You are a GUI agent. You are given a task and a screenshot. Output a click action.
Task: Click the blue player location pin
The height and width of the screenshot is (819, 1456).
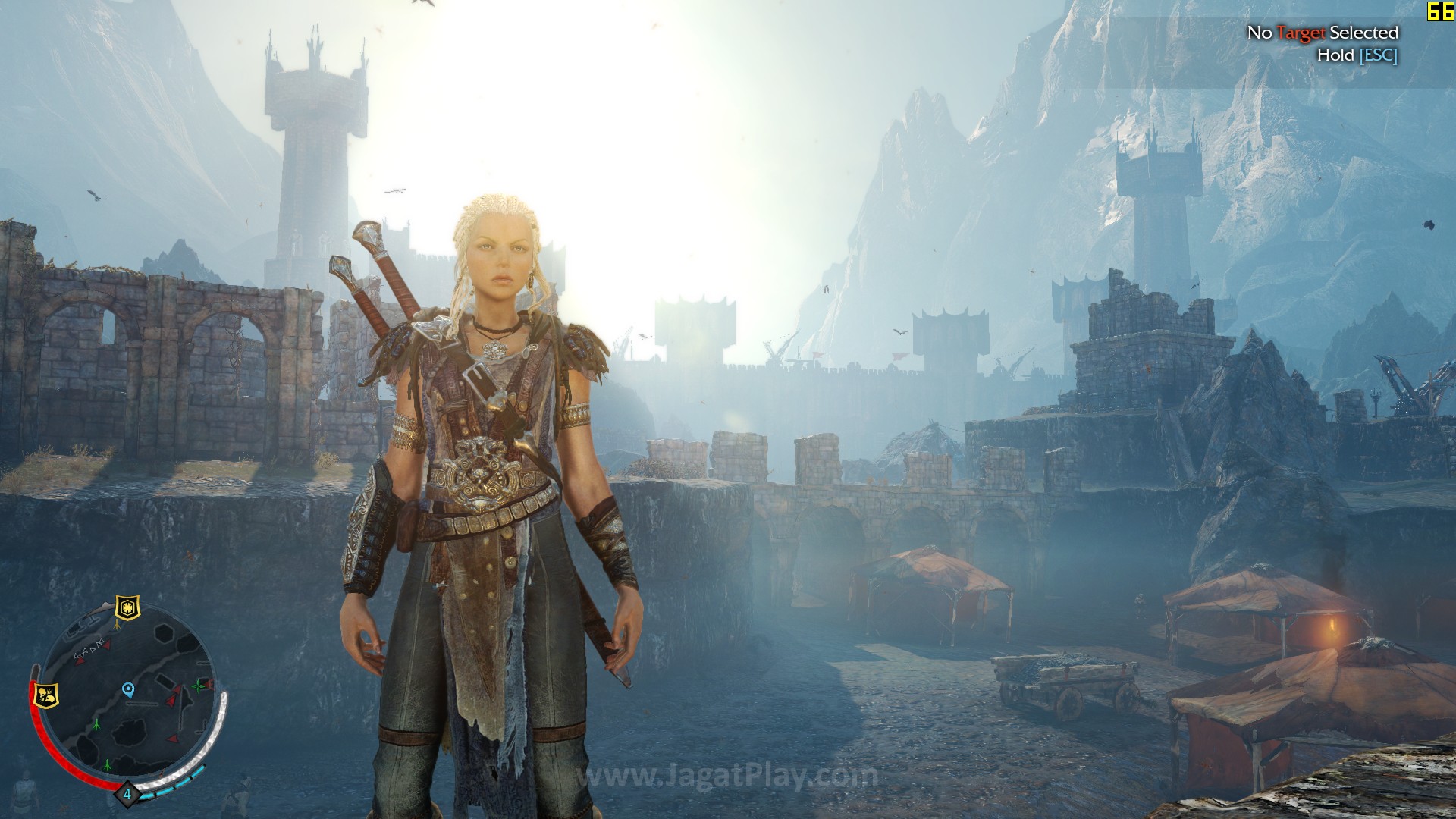(x=128, y=689)
